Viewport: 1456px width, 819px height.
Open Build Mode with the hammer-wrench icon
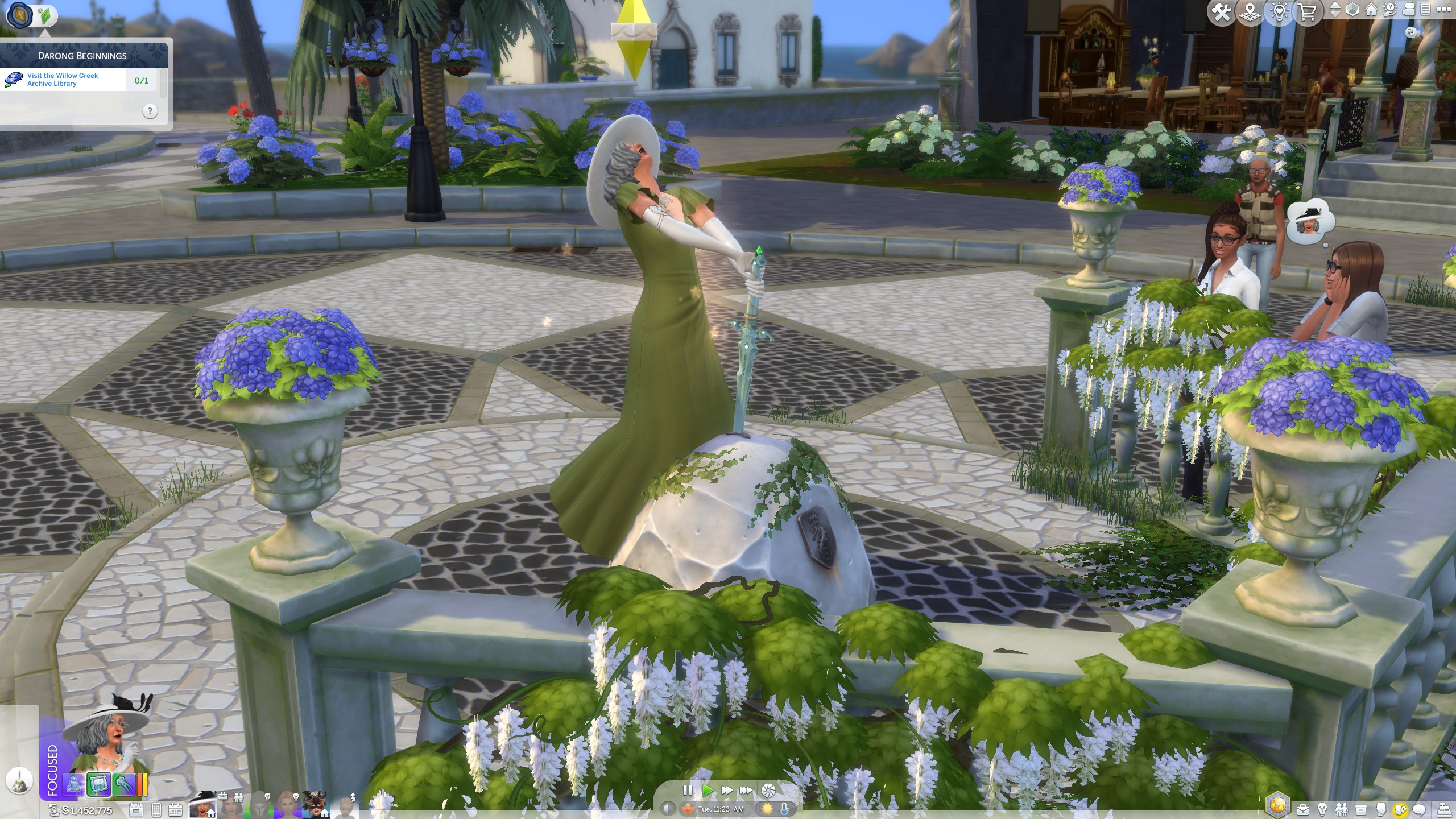point(1221,13)
